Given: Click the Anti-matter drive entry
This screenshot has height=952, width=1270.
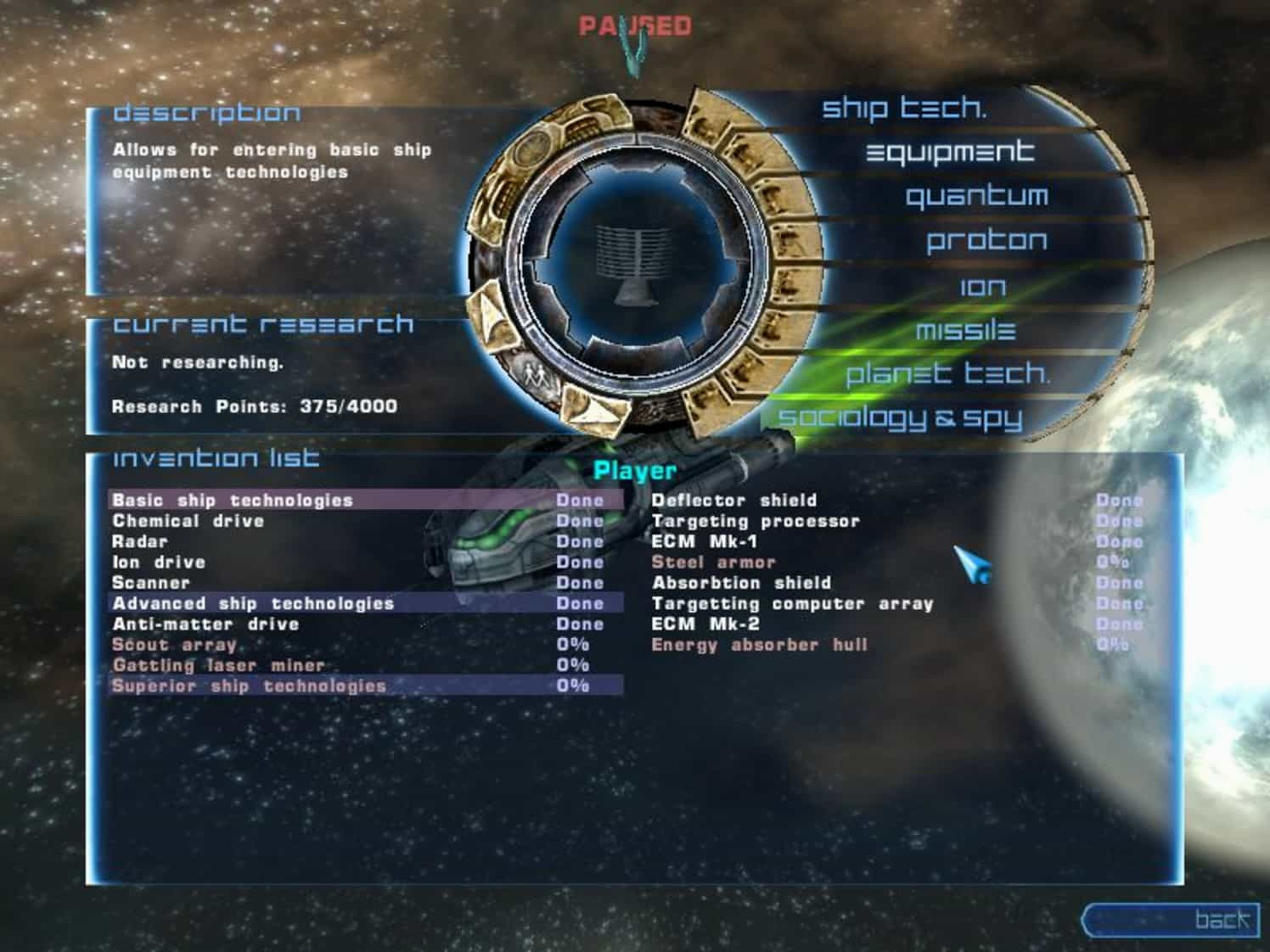Looking at the screenshot, I should tap(205, 624).
